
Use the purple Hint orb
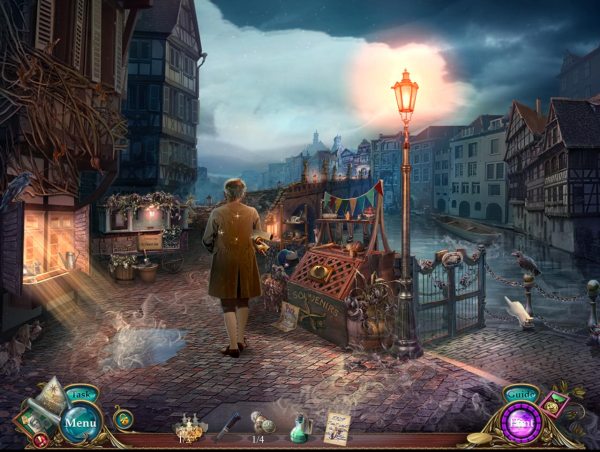click(520, 422)
